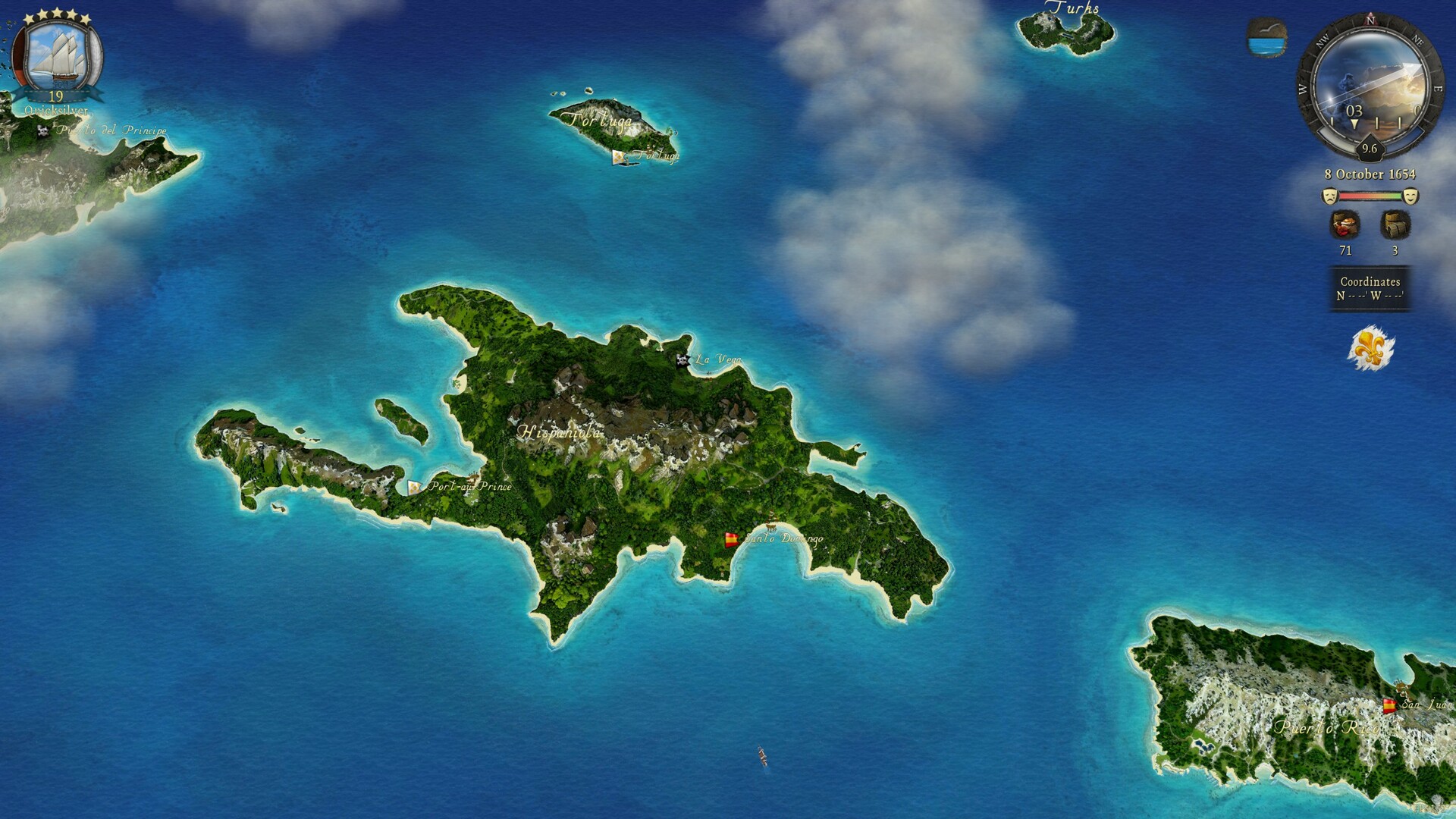Screen dimensions: 1456x819
Task: Click the sail-setting arrow under 03 on the compass
Action: [1354, 124]
